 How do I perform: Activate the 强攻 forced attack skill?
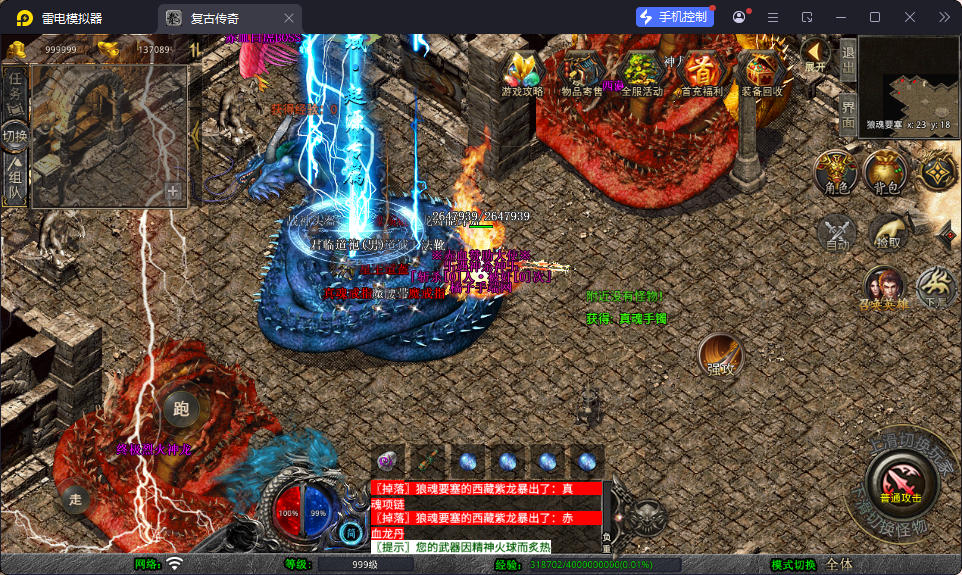click(720, 357)
